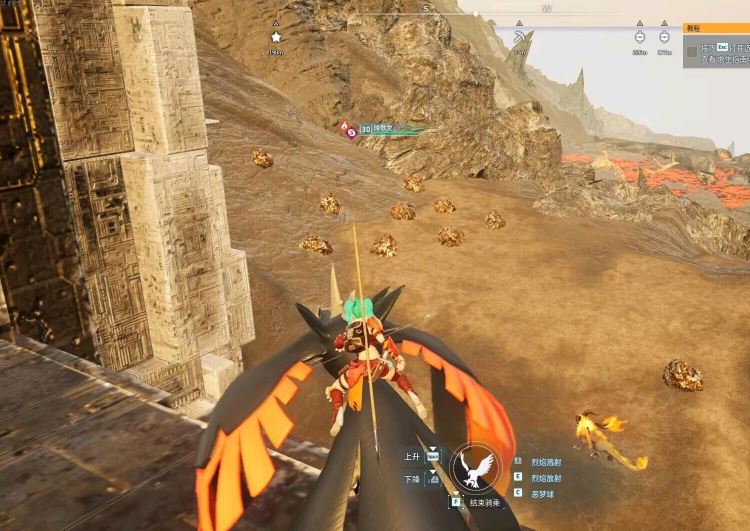Select the 烈焰放射 skill
Screen dimensions: 750x531
[546, 477]
